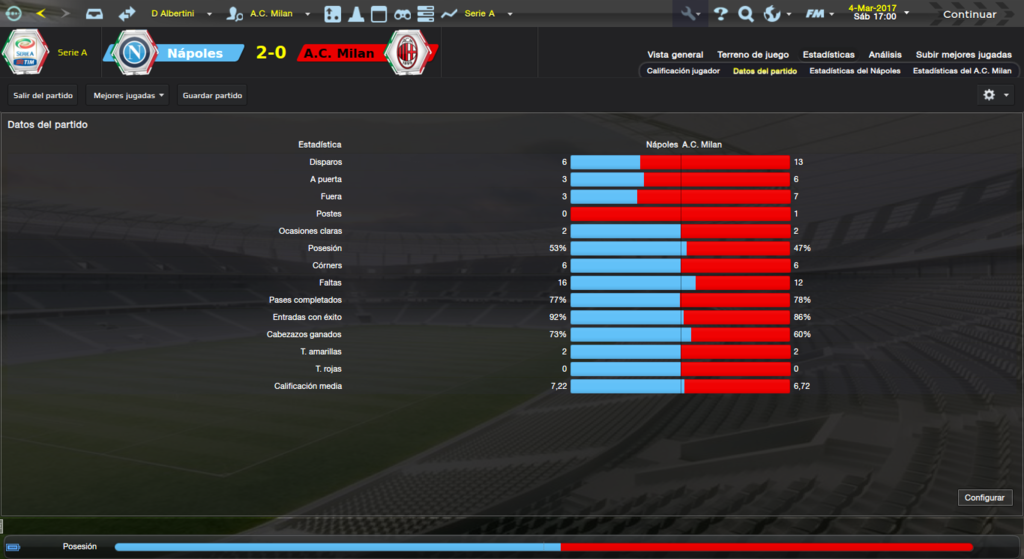Open the Terreno de juego tab
The height and width of the screenshot is (559, 1024).
[x=753, y=55]
